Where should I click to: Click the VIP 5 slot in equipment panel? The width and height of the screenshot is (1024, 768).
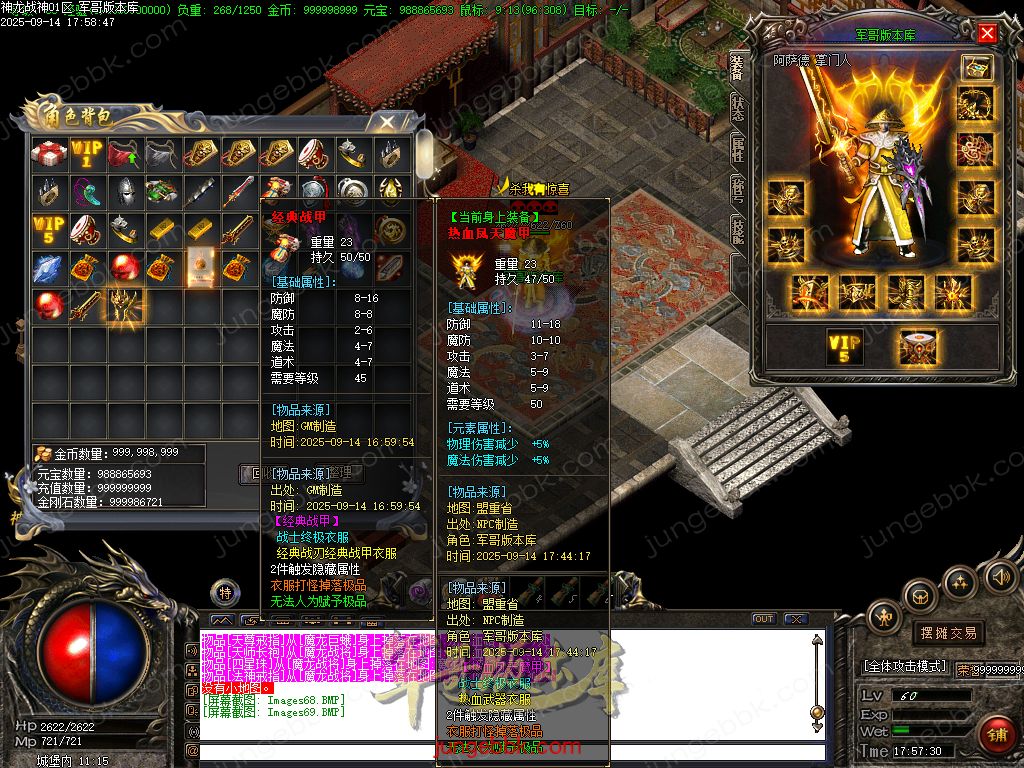845,347
